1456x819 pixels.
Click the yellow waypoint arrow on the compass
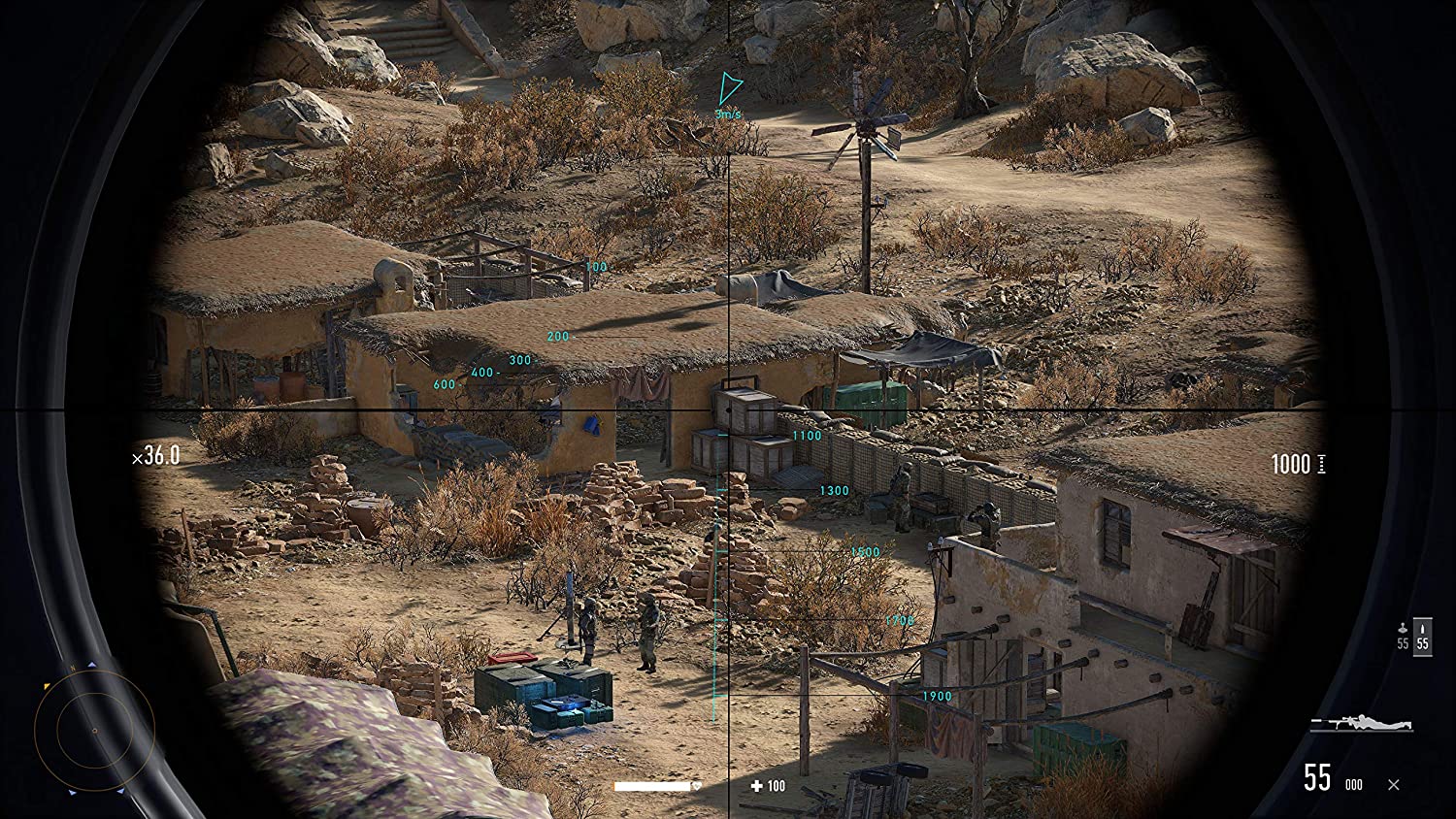(46, 686)
